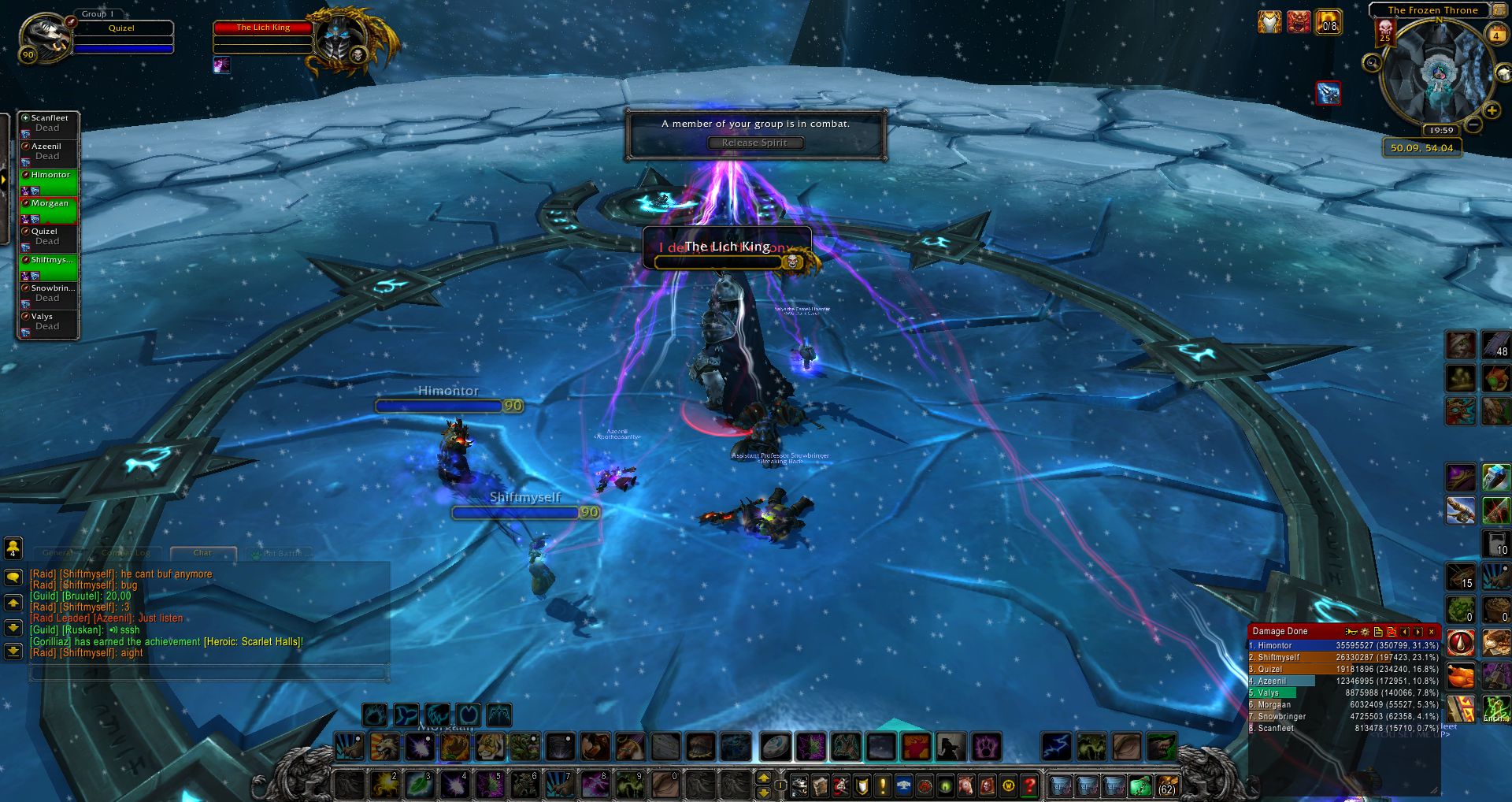Zoom out the minimap with minus button
The image size is (1512, 802).
[x=1473, y=124]
